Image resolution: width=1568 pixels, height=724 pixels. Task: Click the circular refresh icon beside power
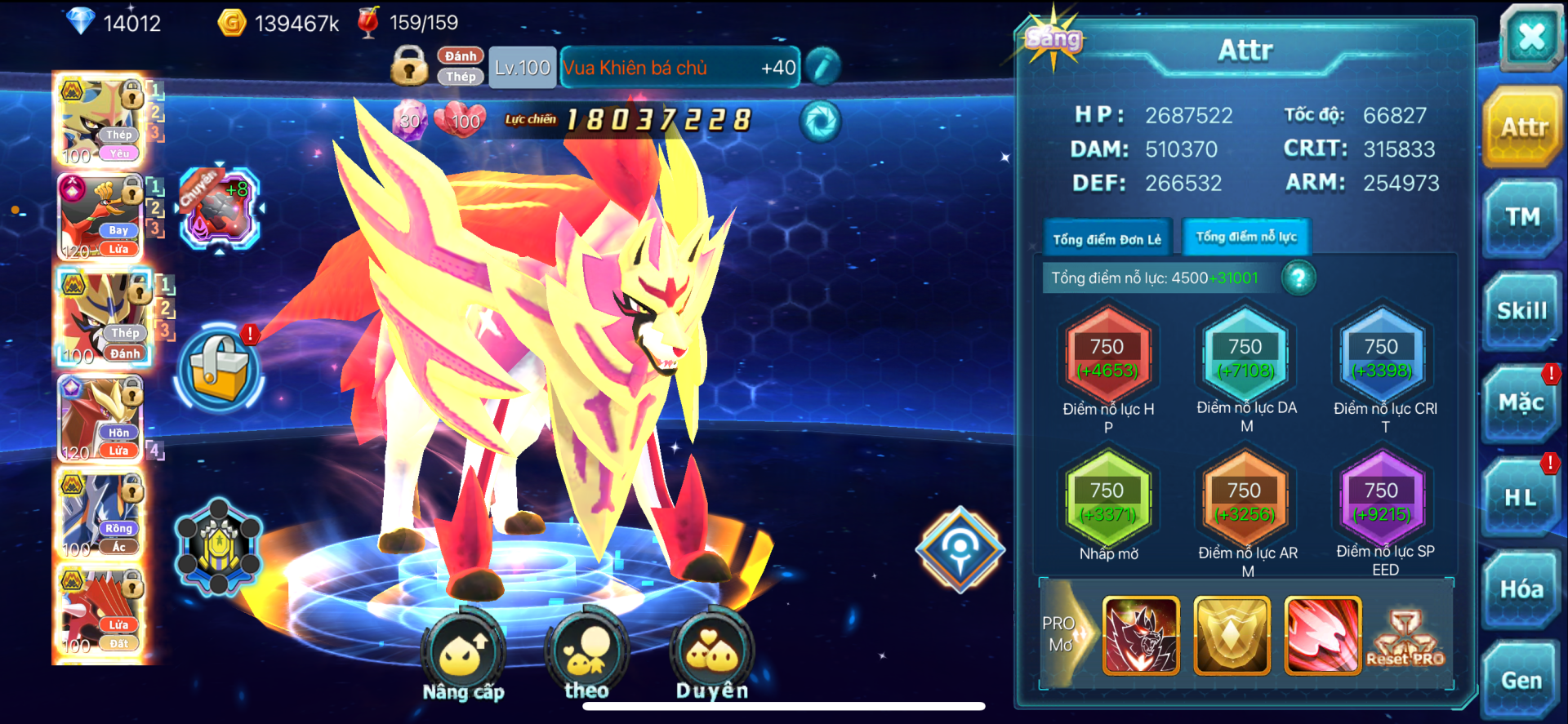[x=820, y=122]
